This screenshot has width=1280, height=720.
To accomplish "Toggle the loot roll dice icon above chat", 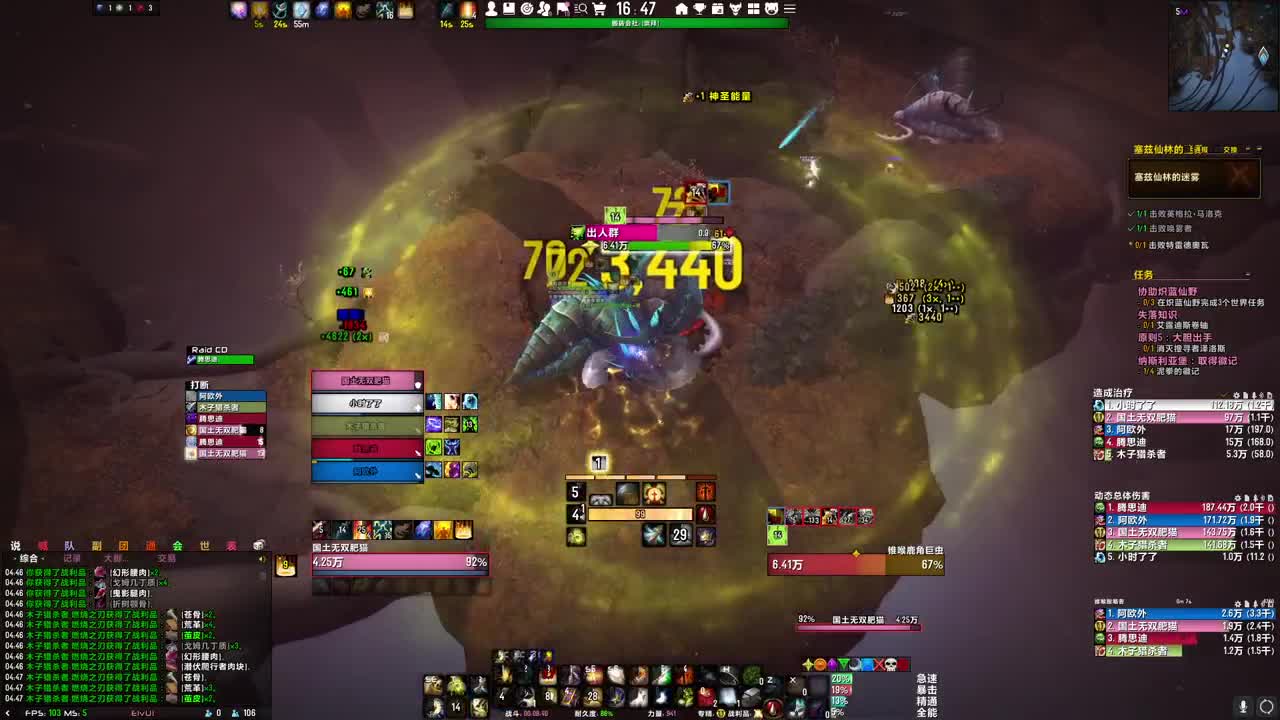I will click(257, 544).
